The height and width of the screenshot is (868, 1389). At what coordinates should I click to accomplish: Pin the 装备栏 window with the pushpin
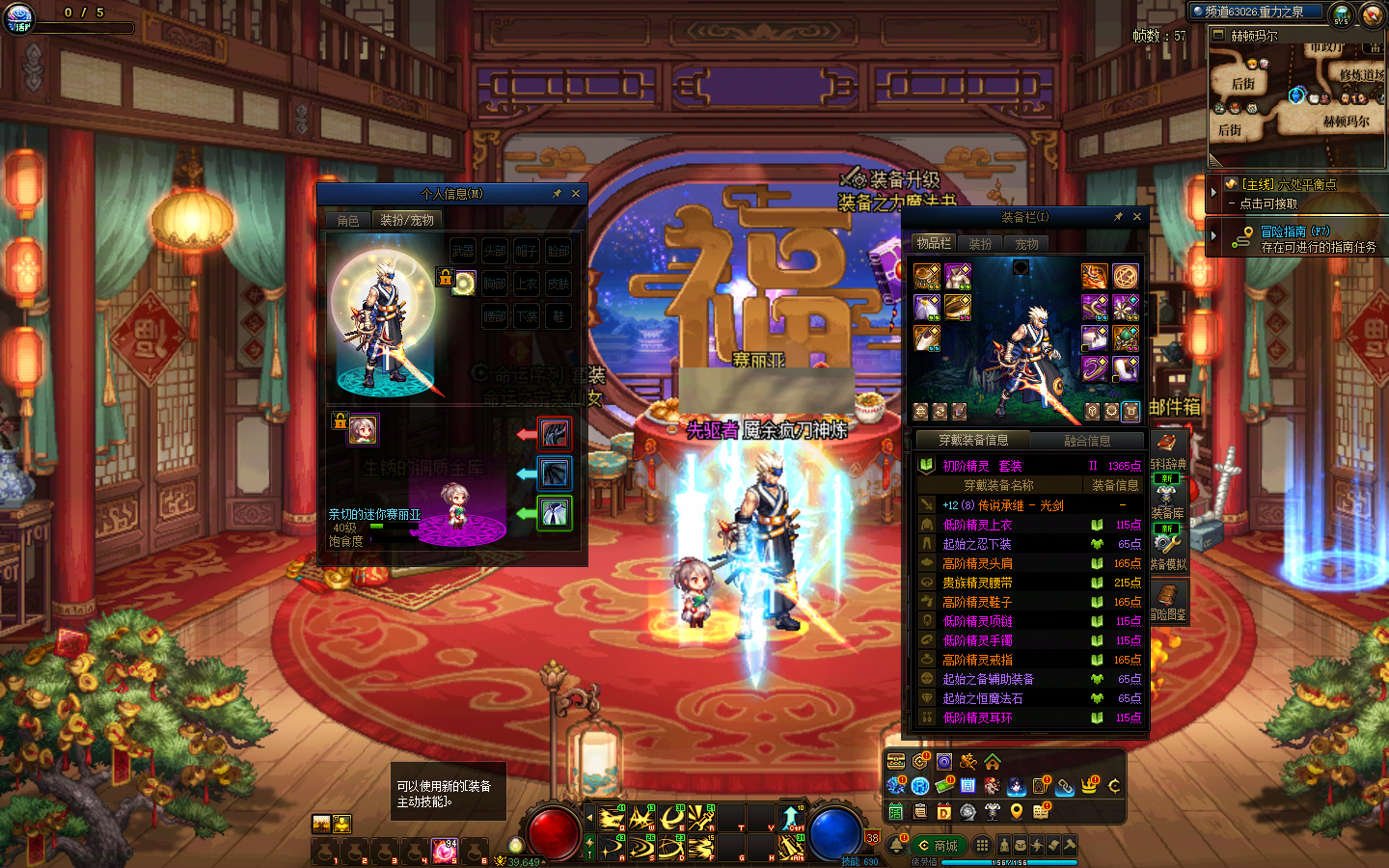pos(1118,217)
